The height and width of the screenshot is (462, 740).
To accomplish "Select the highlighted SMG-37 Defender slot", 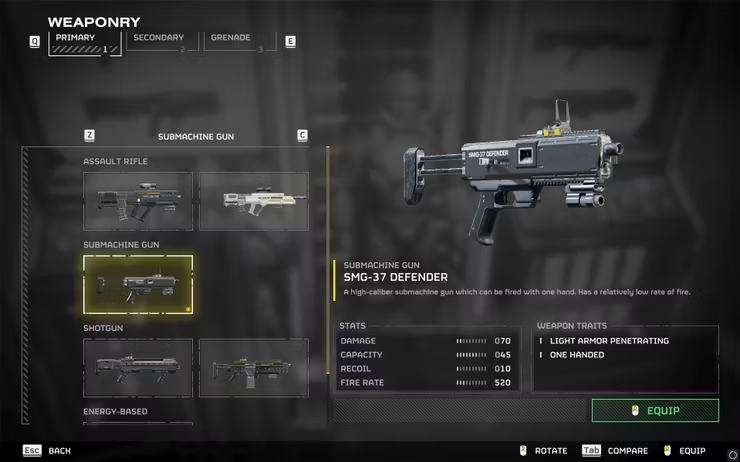I will 138,284.
